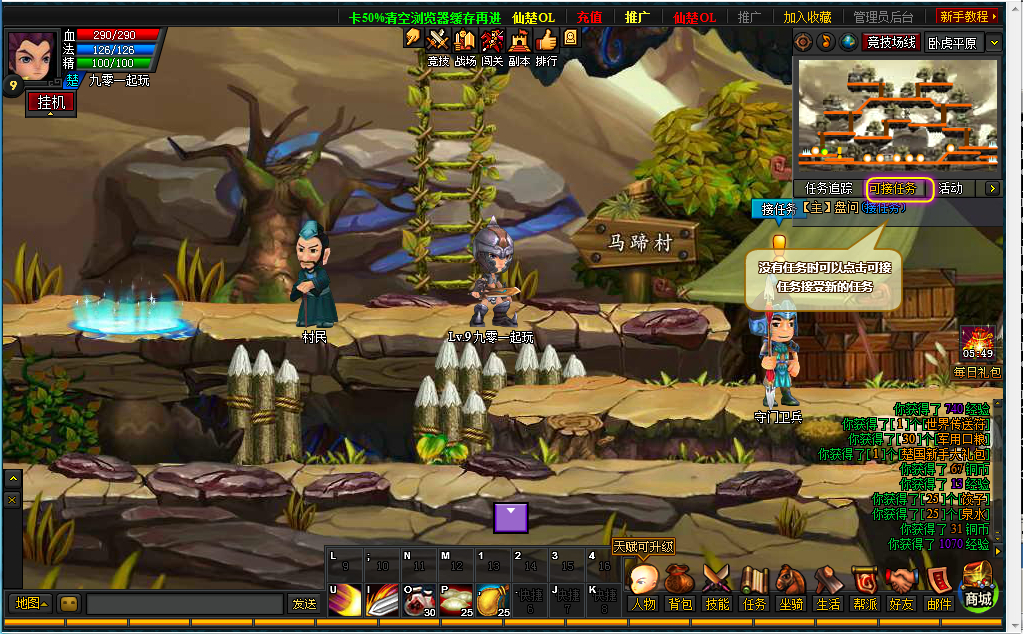Viewport: 1023px width, 634px height.
Task: Click the 发送 send chat button
Action: point(304,604)
